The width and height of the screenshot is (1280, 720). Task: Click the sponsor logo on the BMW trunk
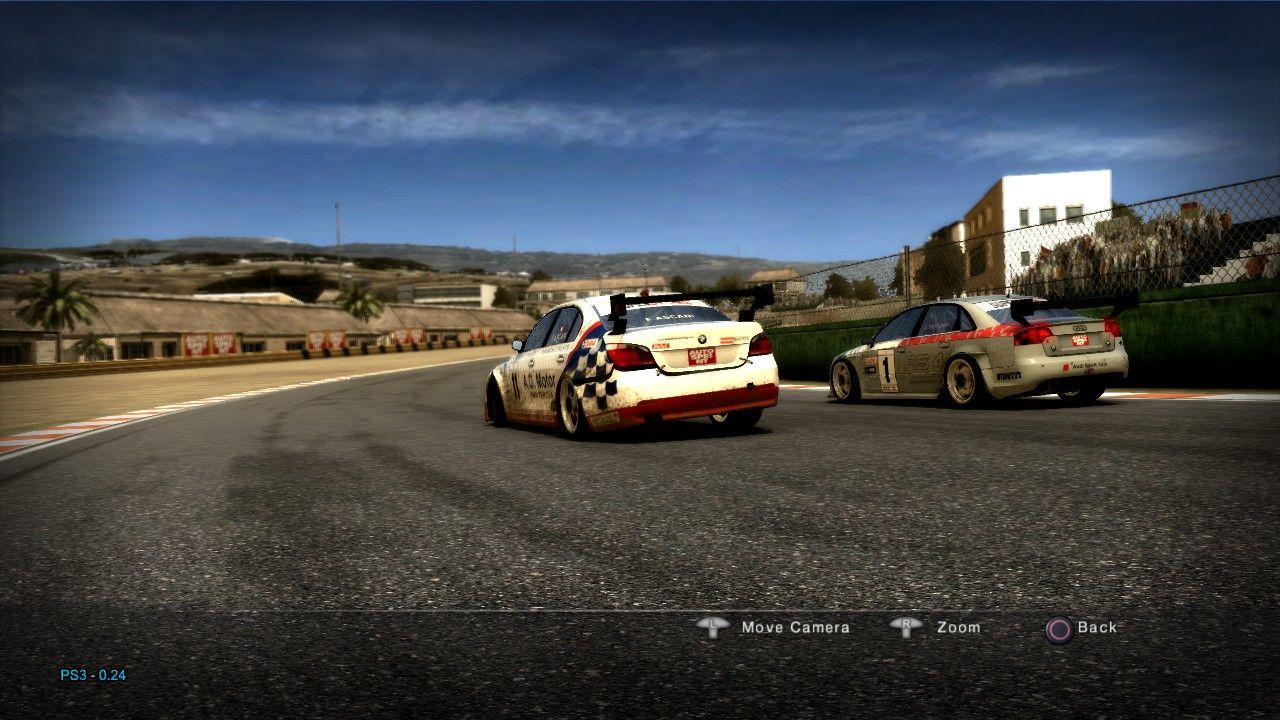click(700, 356)
